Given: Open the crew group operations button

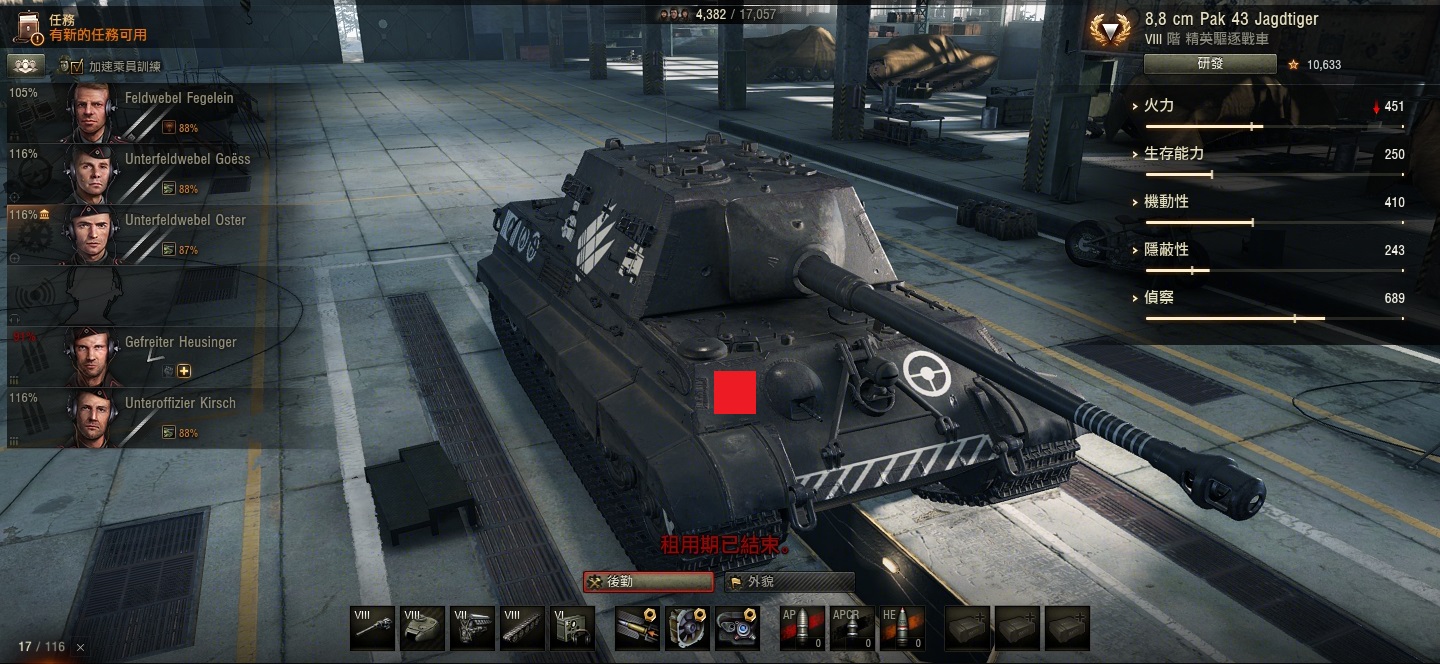Looking at the screenshot, I should [x=26, y=66].
